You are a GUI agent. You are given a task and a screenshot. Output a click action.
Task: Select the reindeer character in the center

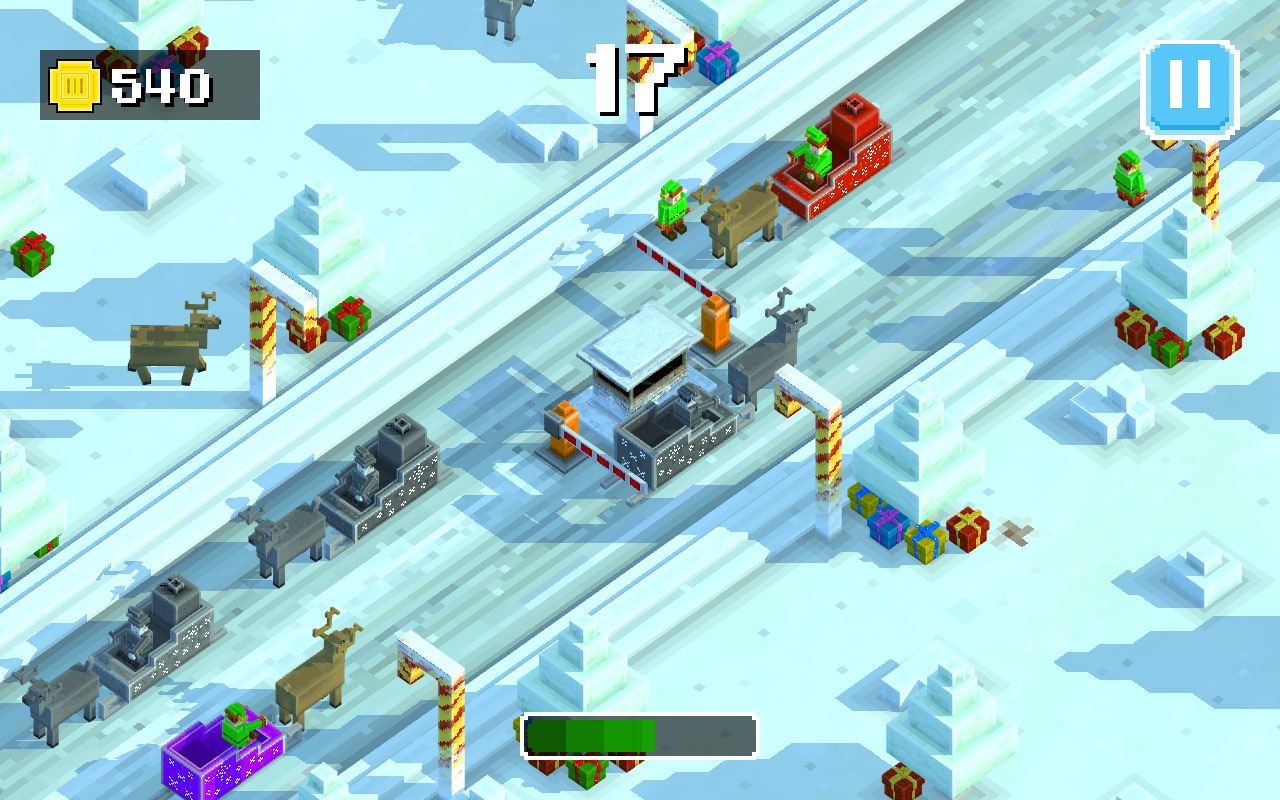[x=770, y=350]
